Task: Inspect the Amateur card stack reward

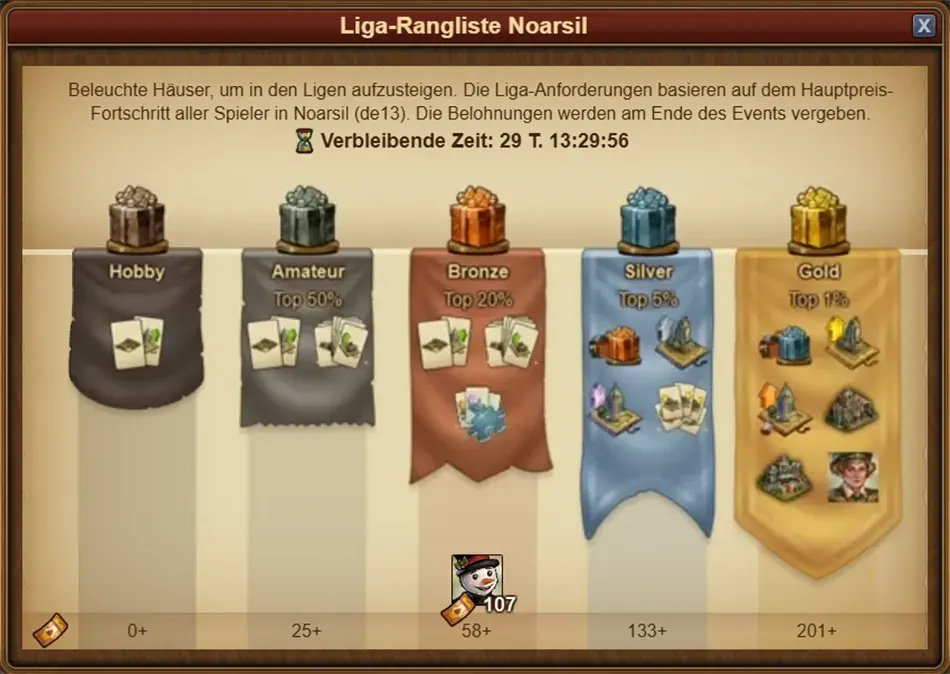Action: [341, 343]
